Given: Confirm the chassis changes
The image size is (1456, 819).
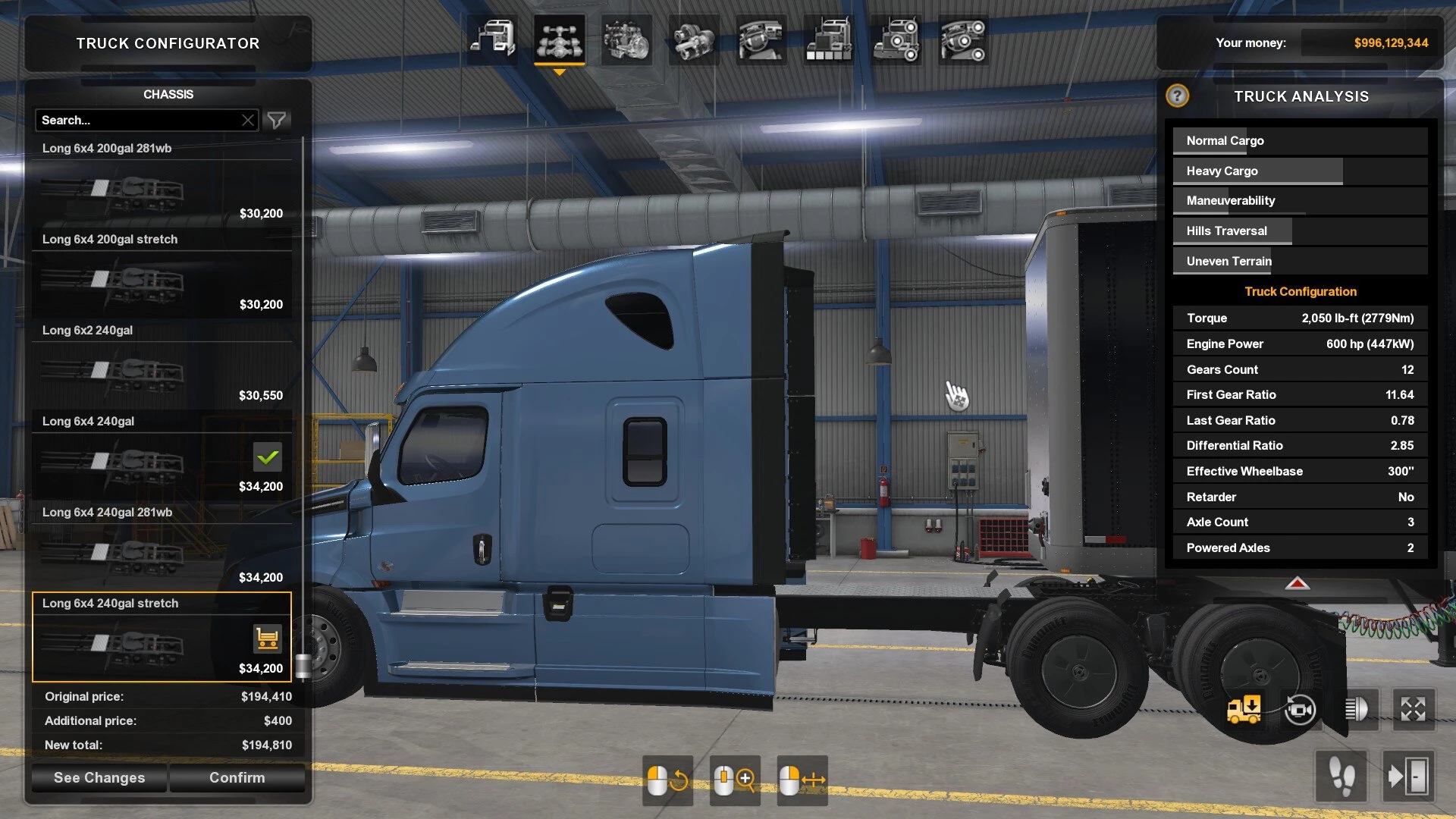Looking at the screenshot, I should (x=237, y=777).
